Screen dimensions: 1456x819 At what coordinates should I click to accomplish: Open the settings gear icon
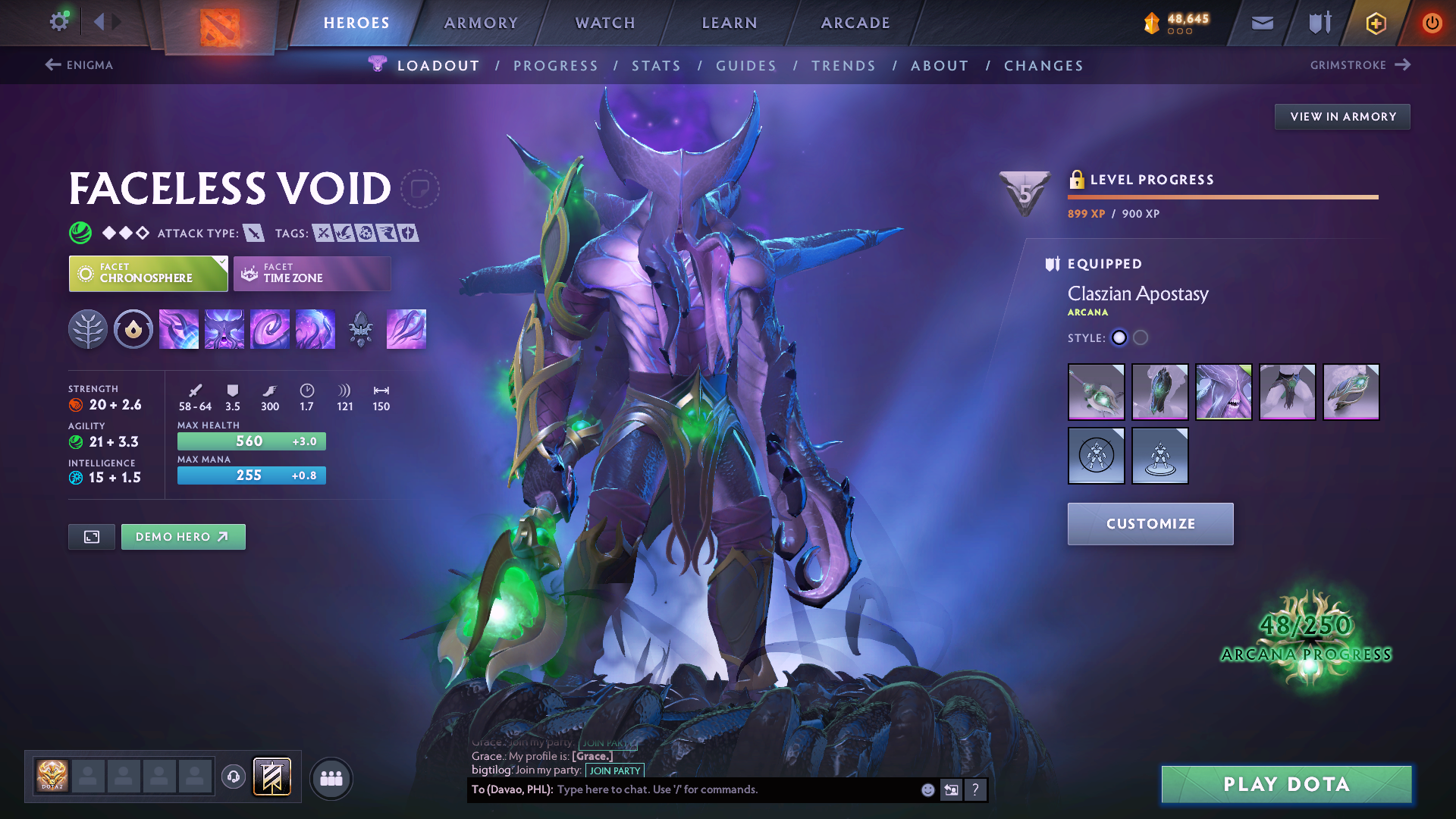(x=59, y=22)
